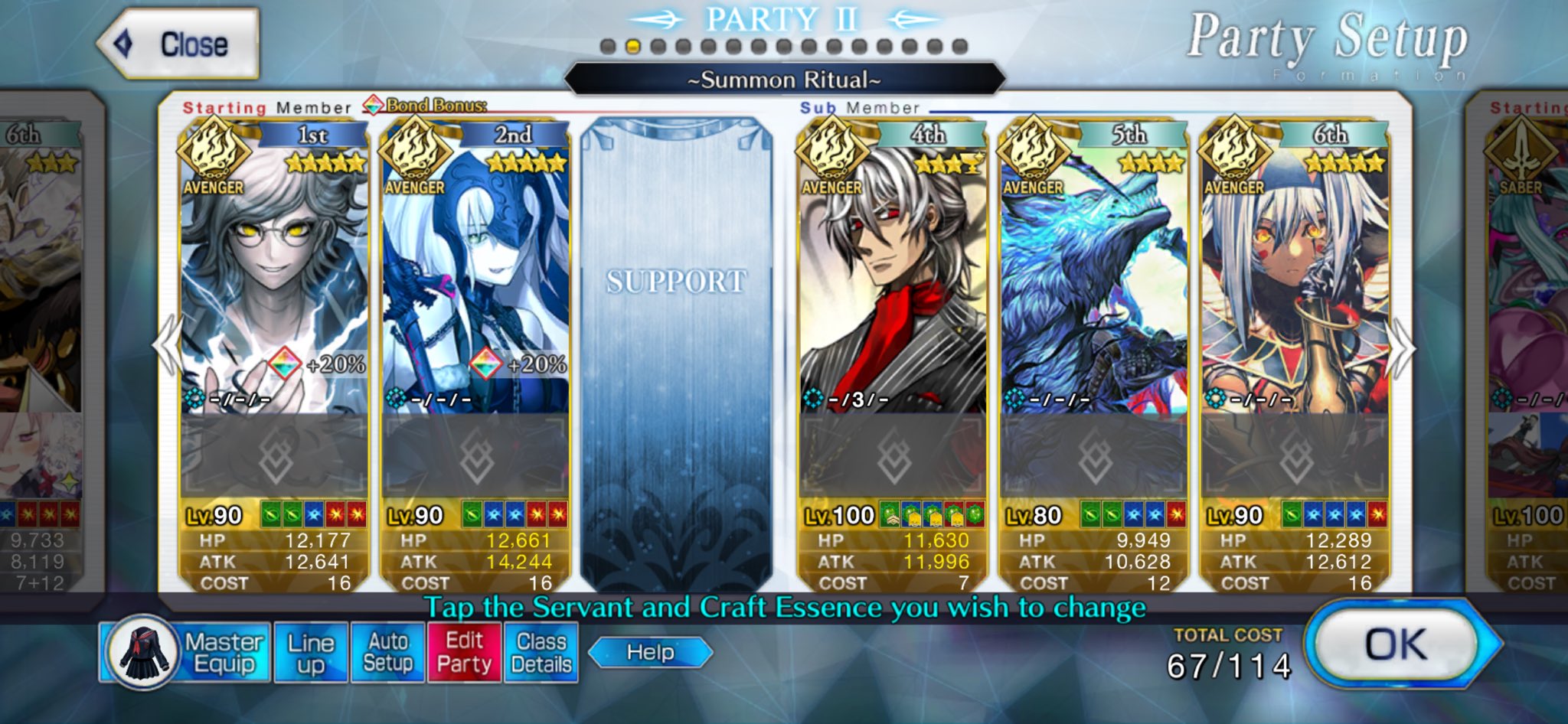The width and height of the screenshot is (1568, 724).
Task: Open the Help information
Action: coord(650,653)
